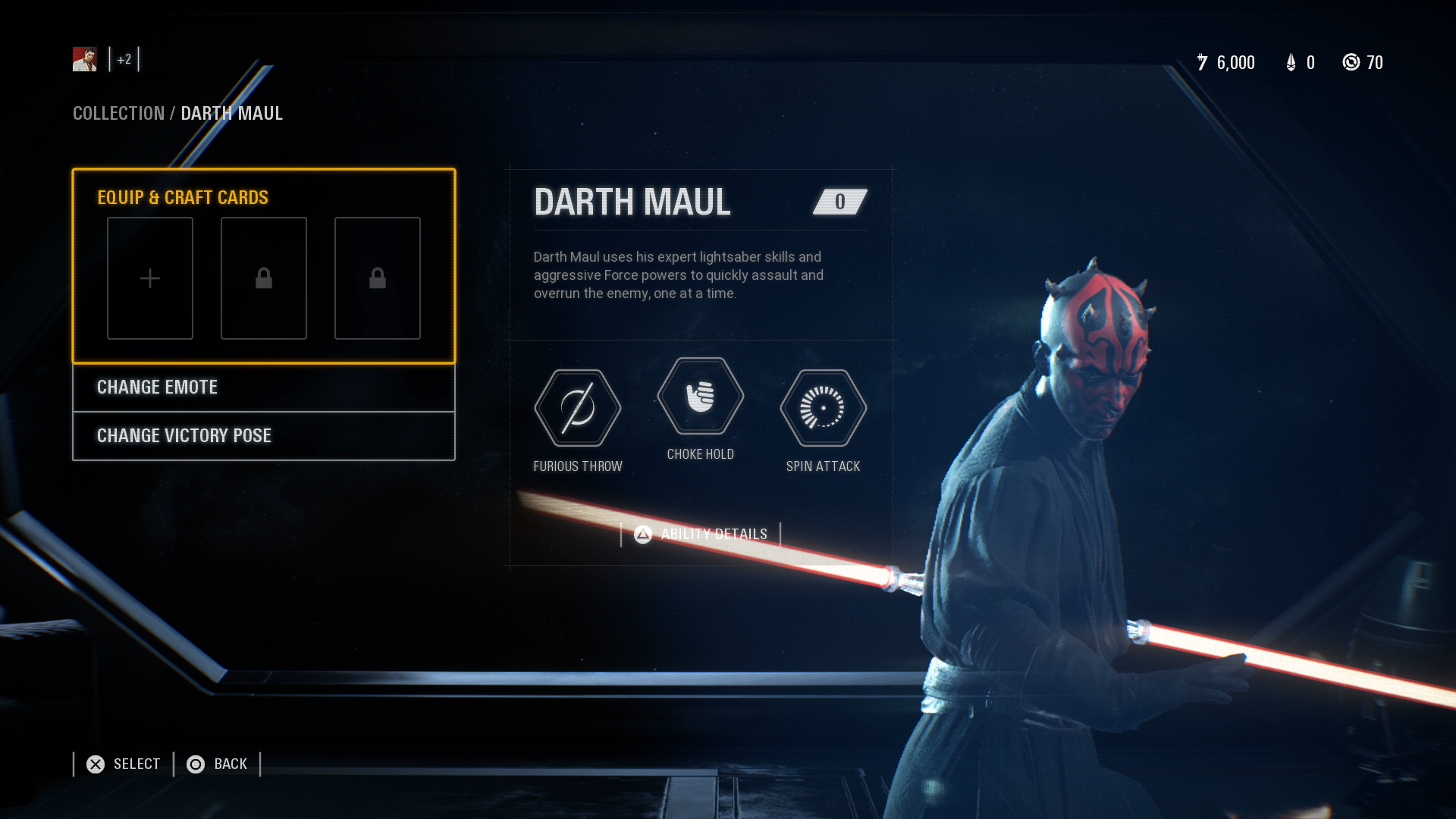
Task: Toggle the Ability Details panel
Action: pos(699,533)
